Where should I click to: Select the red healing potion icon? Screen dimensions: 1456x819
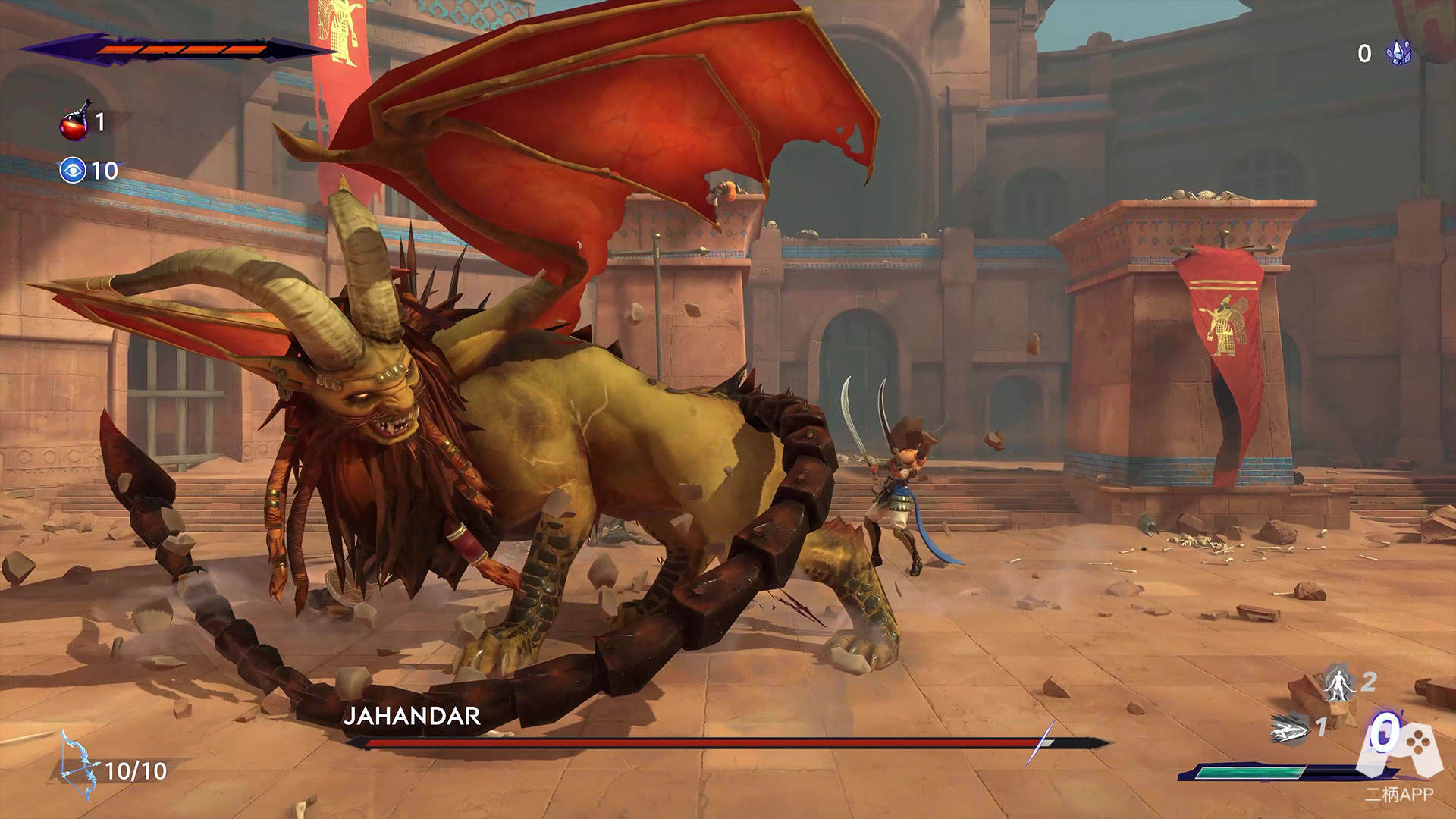click(x=74, y=123)
